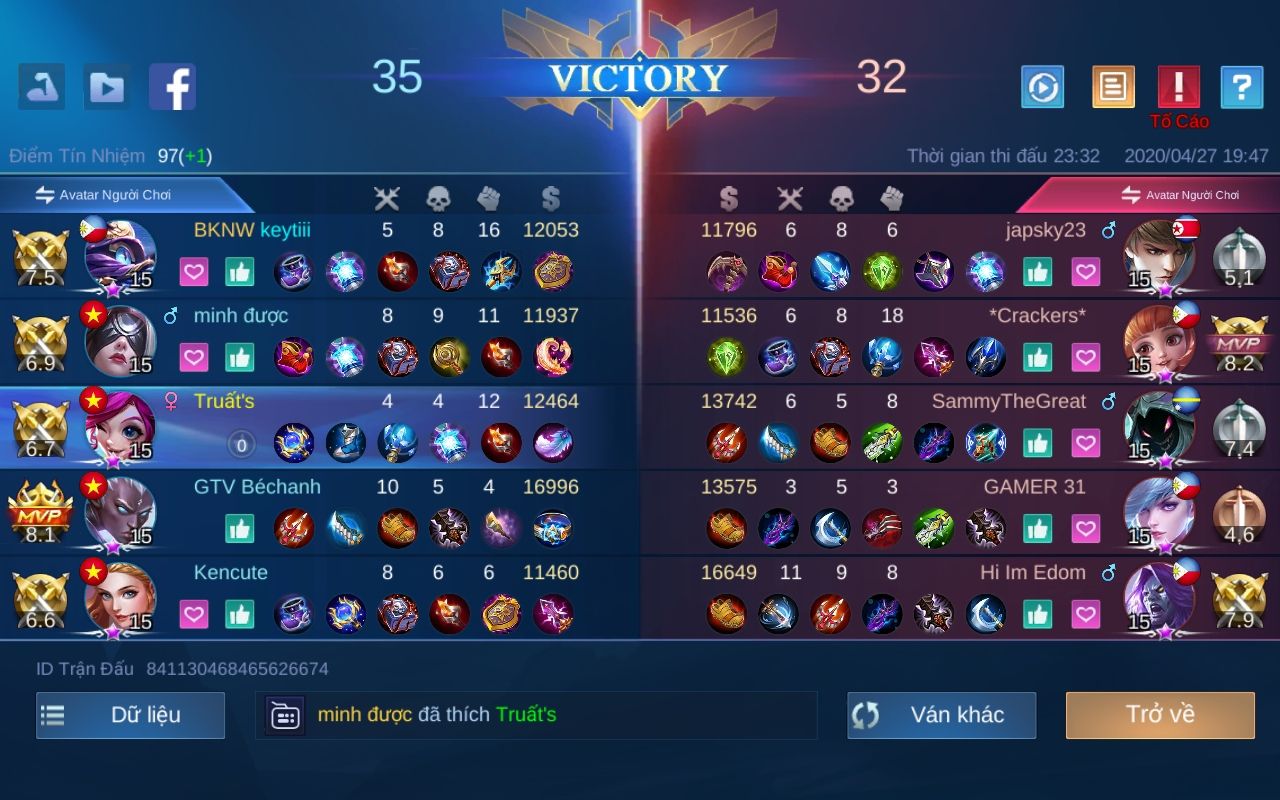Image resolution: width=1280 pixels, height=800 pixels.
Task: Open the battle log list icon
Action: click(1113, 88)
